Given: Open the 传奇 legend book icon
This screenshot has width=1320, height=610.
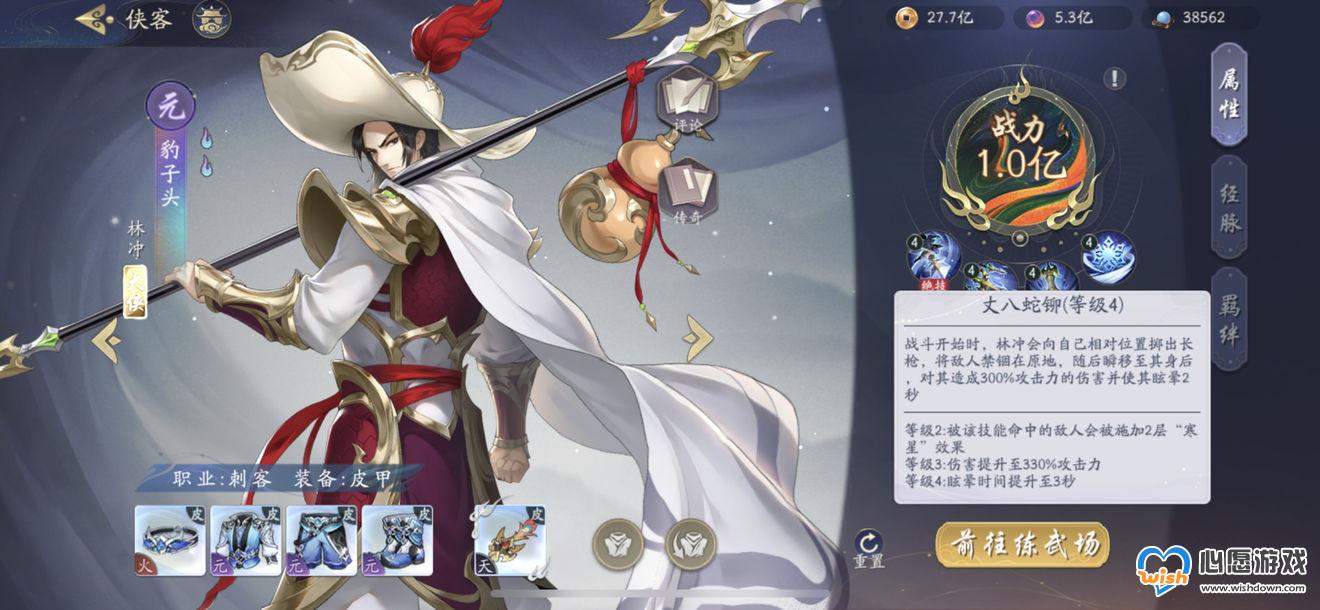Looking at the screenshot, I should (x=686, y=187).
